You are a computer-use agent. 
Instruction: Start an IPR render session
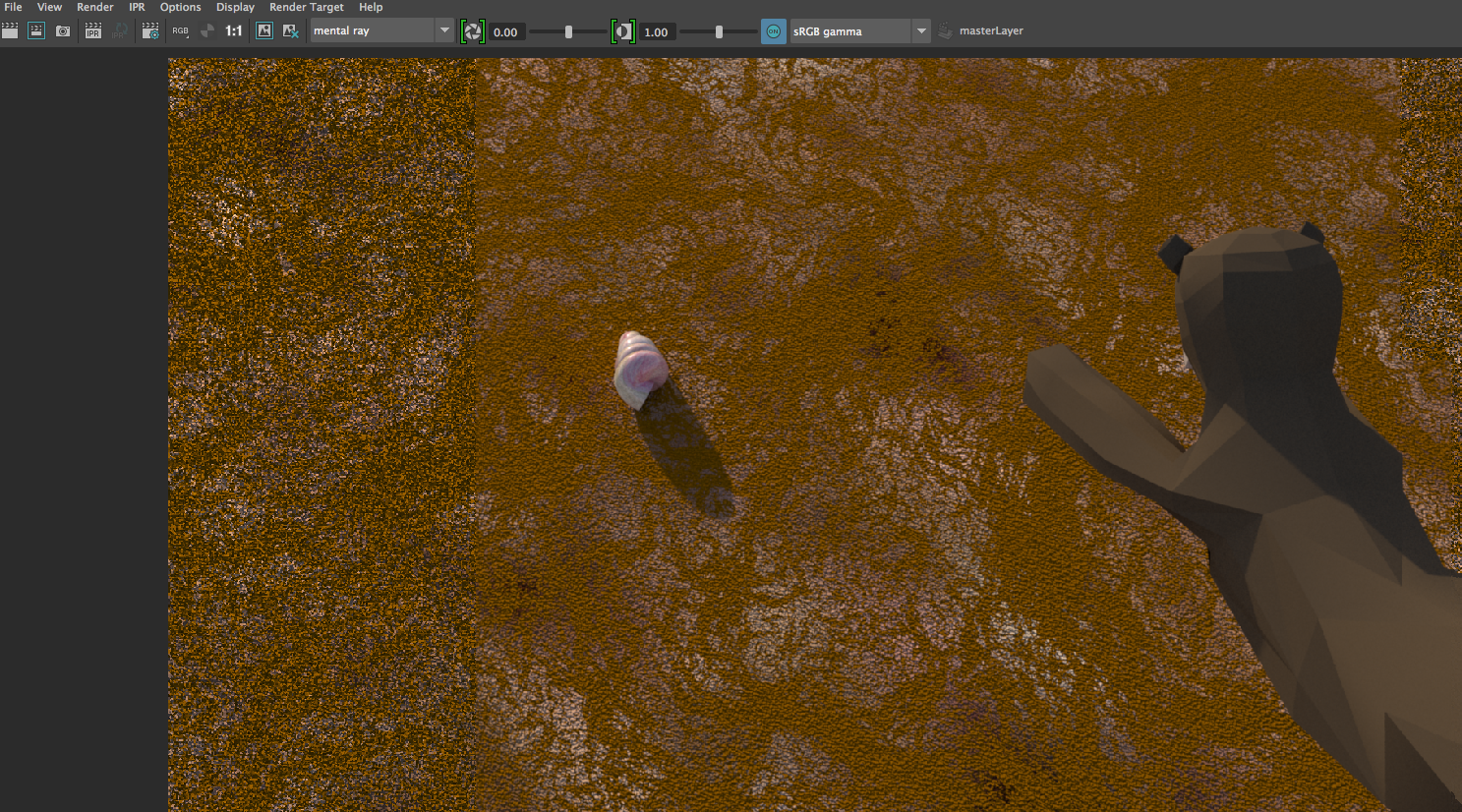click(92, 30)
